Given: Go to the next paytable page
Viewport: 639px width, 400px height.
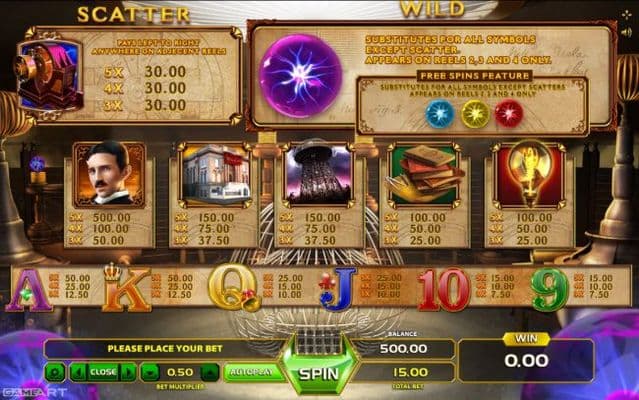Looking at the screenshot, I should pos(127,371).
